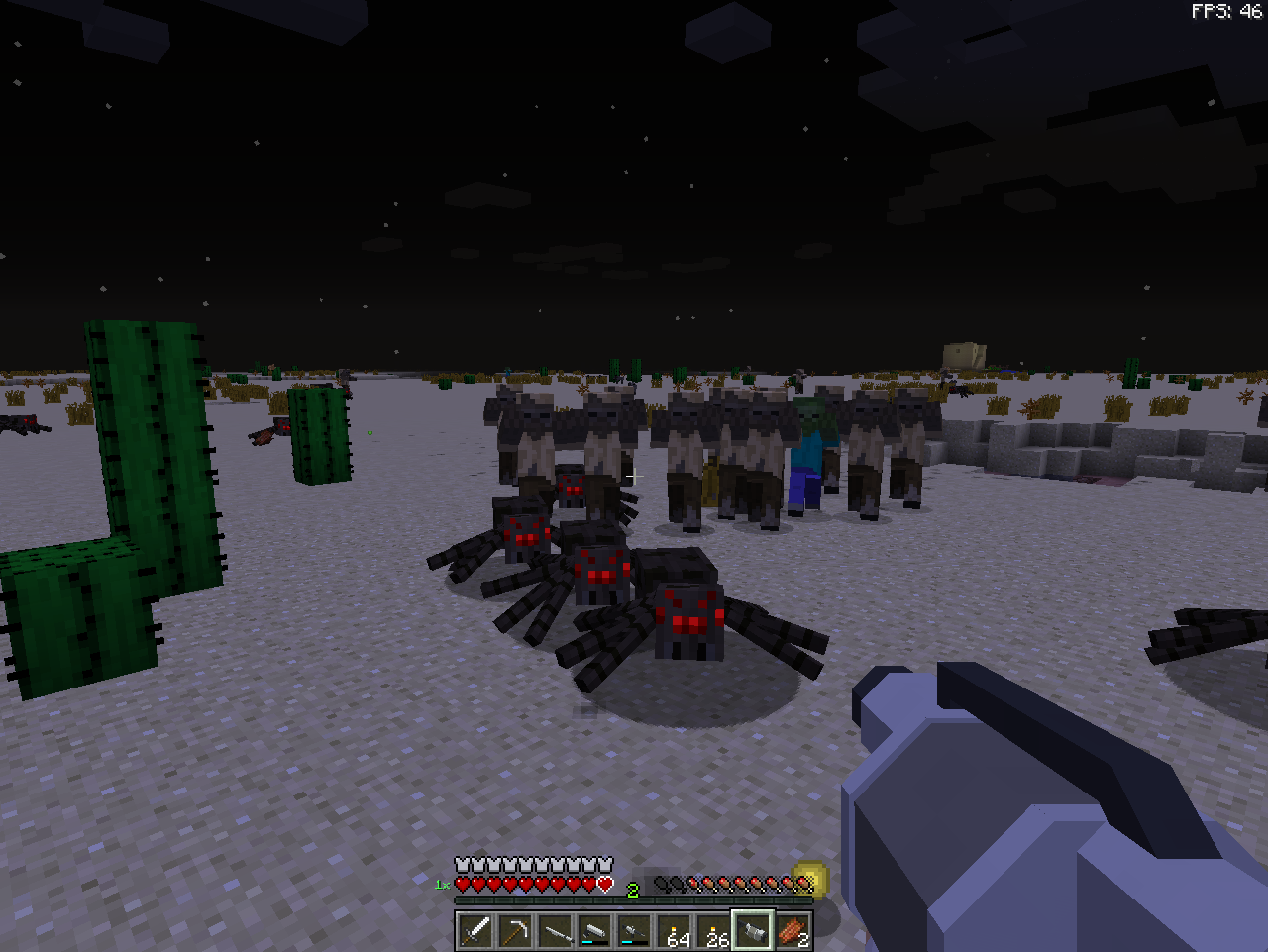Select the iron sword in hotbar slot one
The height and width of the screenshot is (952, 1268).
coord(474,930)
